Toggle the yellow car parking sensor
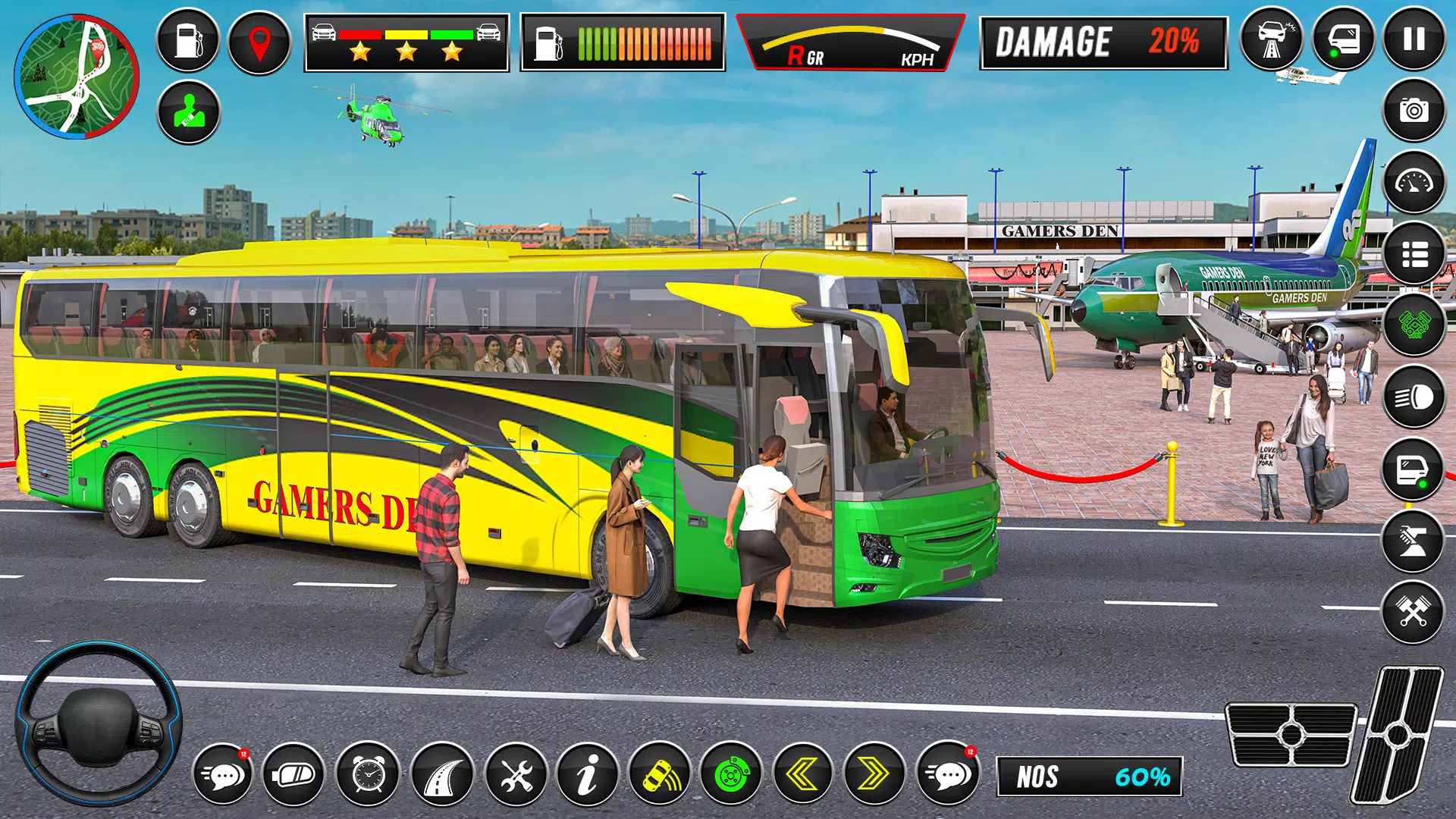1456x819 pixels. click(x=660, y=774)
